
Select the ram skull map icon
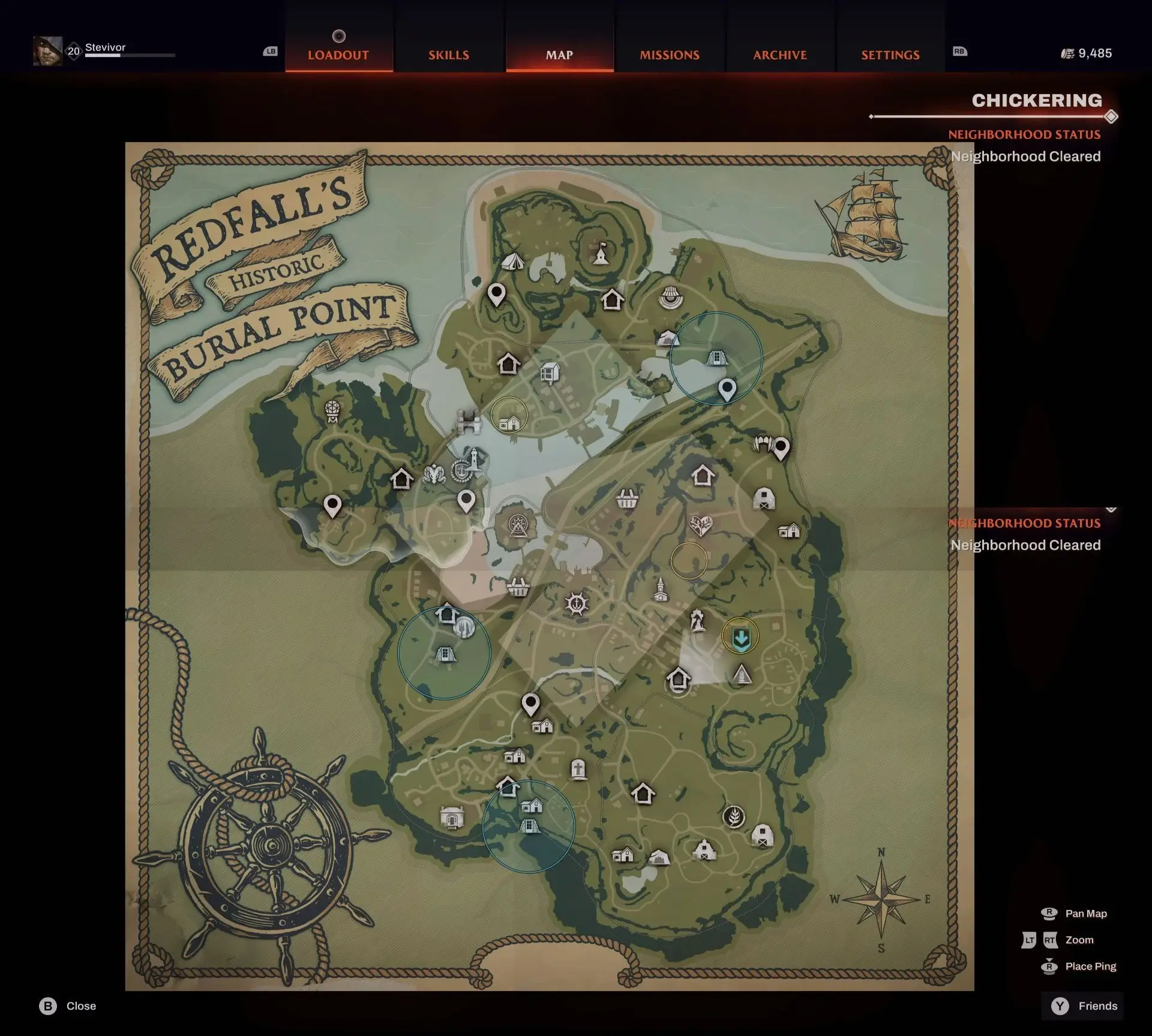433,475
